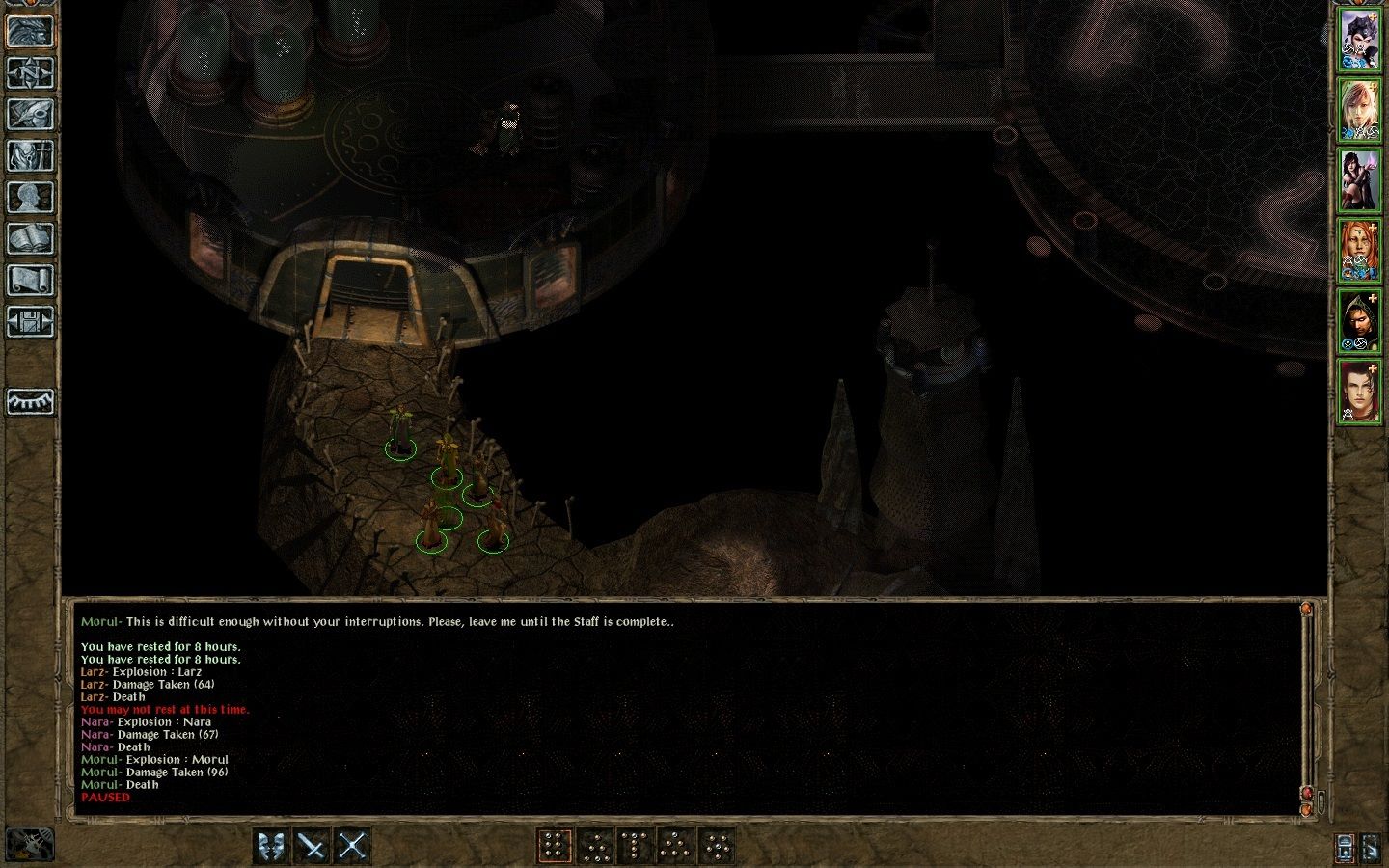Rest the party using the closed eye button
The height and width of the screenshot is (868, 1389).
pyautogui.click(x=30, y=401)
